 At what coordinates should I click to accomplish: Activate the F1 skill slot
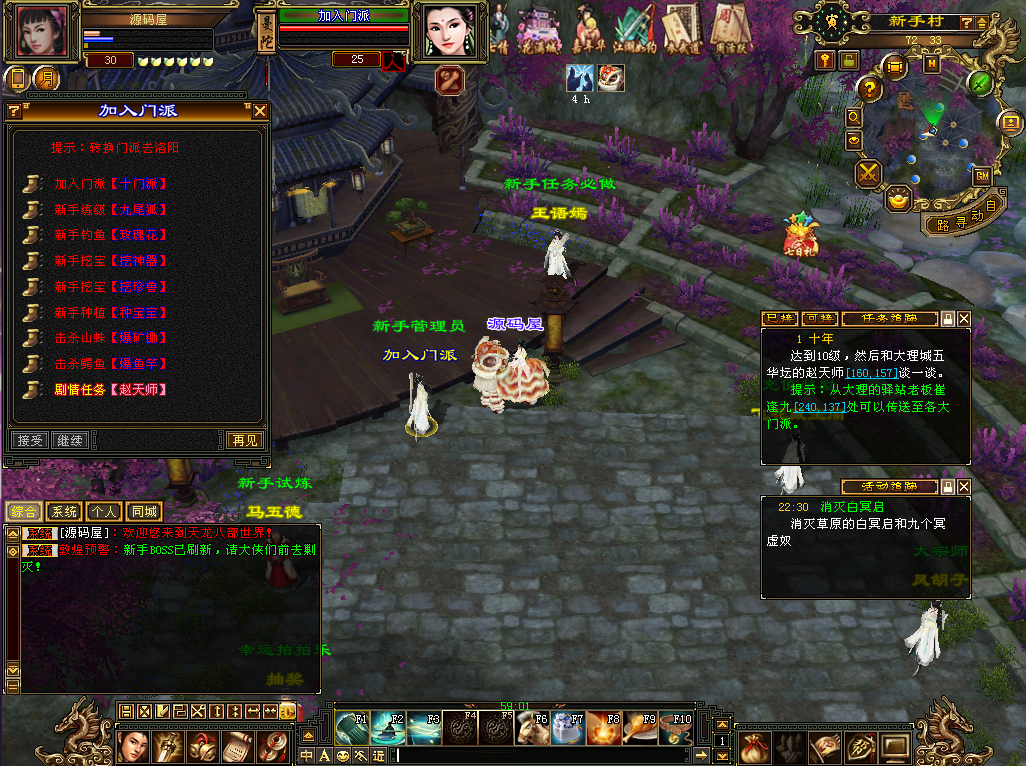point(352,728)
